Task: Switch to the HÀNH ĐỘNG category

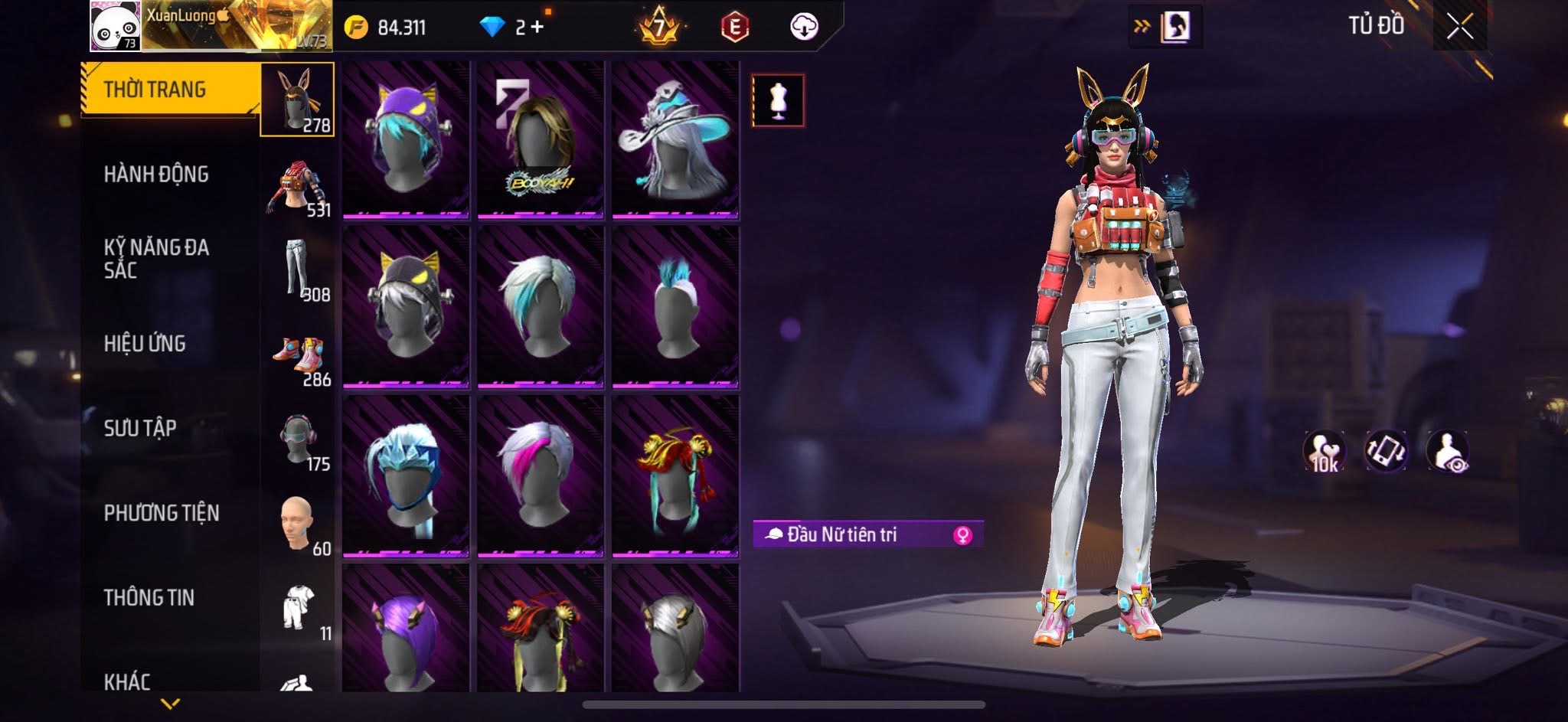Action: click(156, 175)
